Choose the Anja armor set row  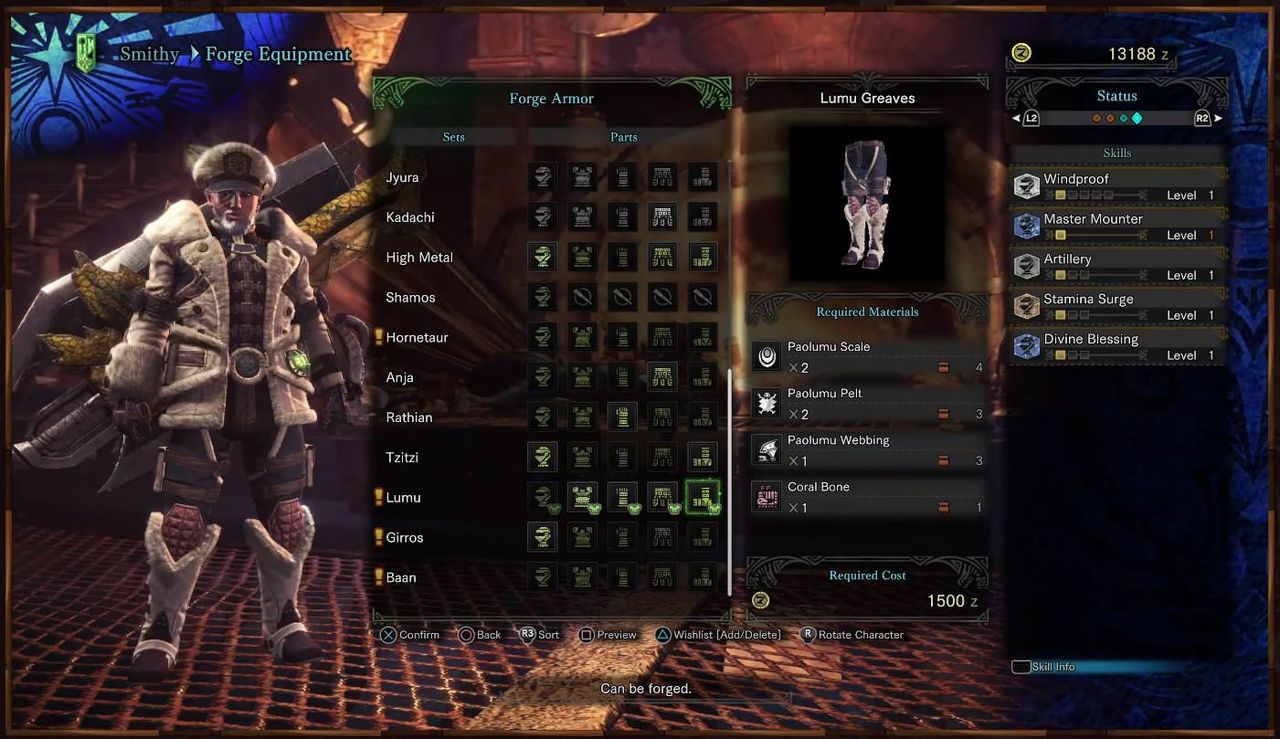click(x=400, y=378)
